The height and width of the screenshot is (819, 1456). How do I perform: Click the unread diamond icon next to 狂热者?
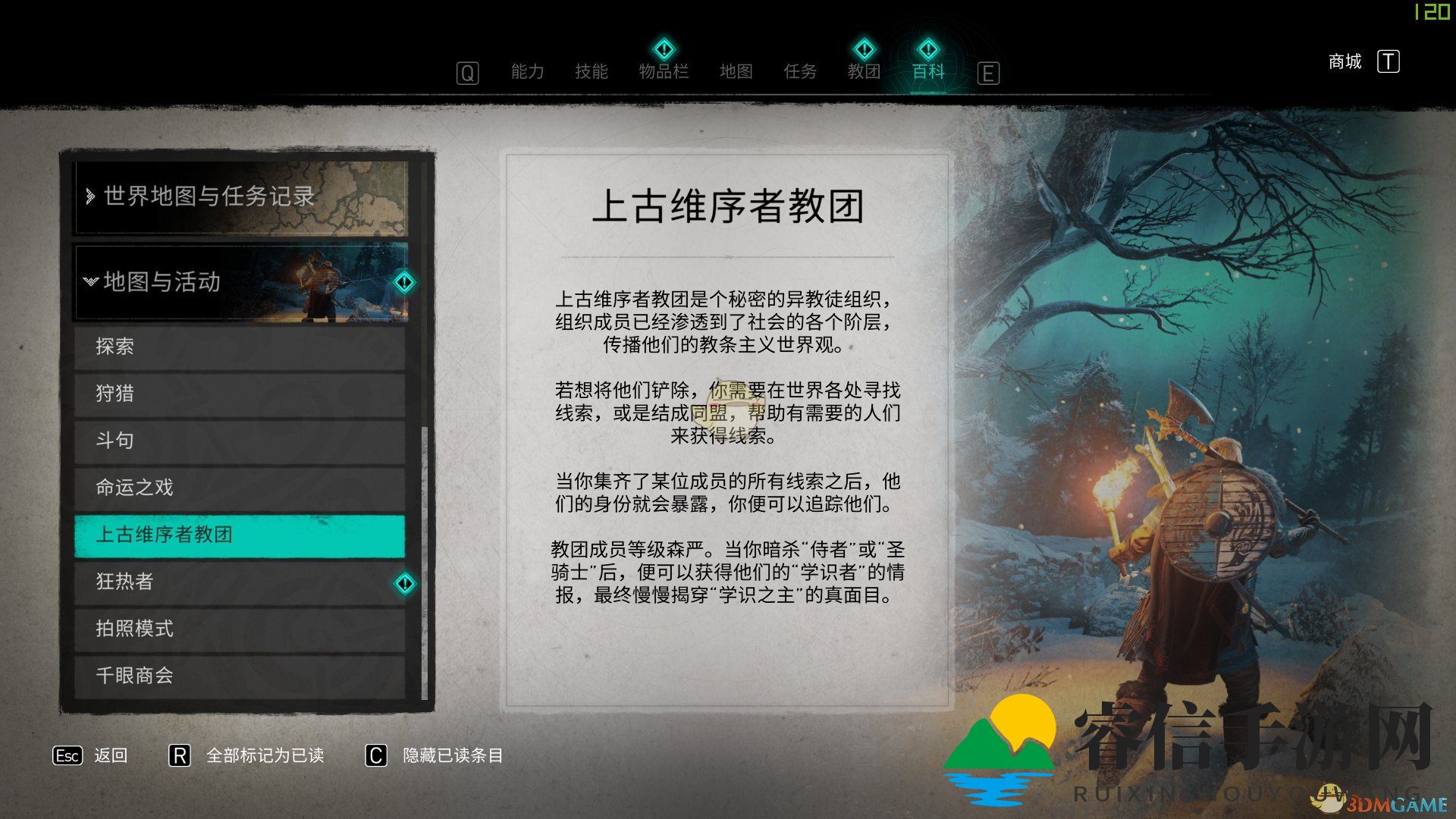pyautogui.click(x=405, y=583)
